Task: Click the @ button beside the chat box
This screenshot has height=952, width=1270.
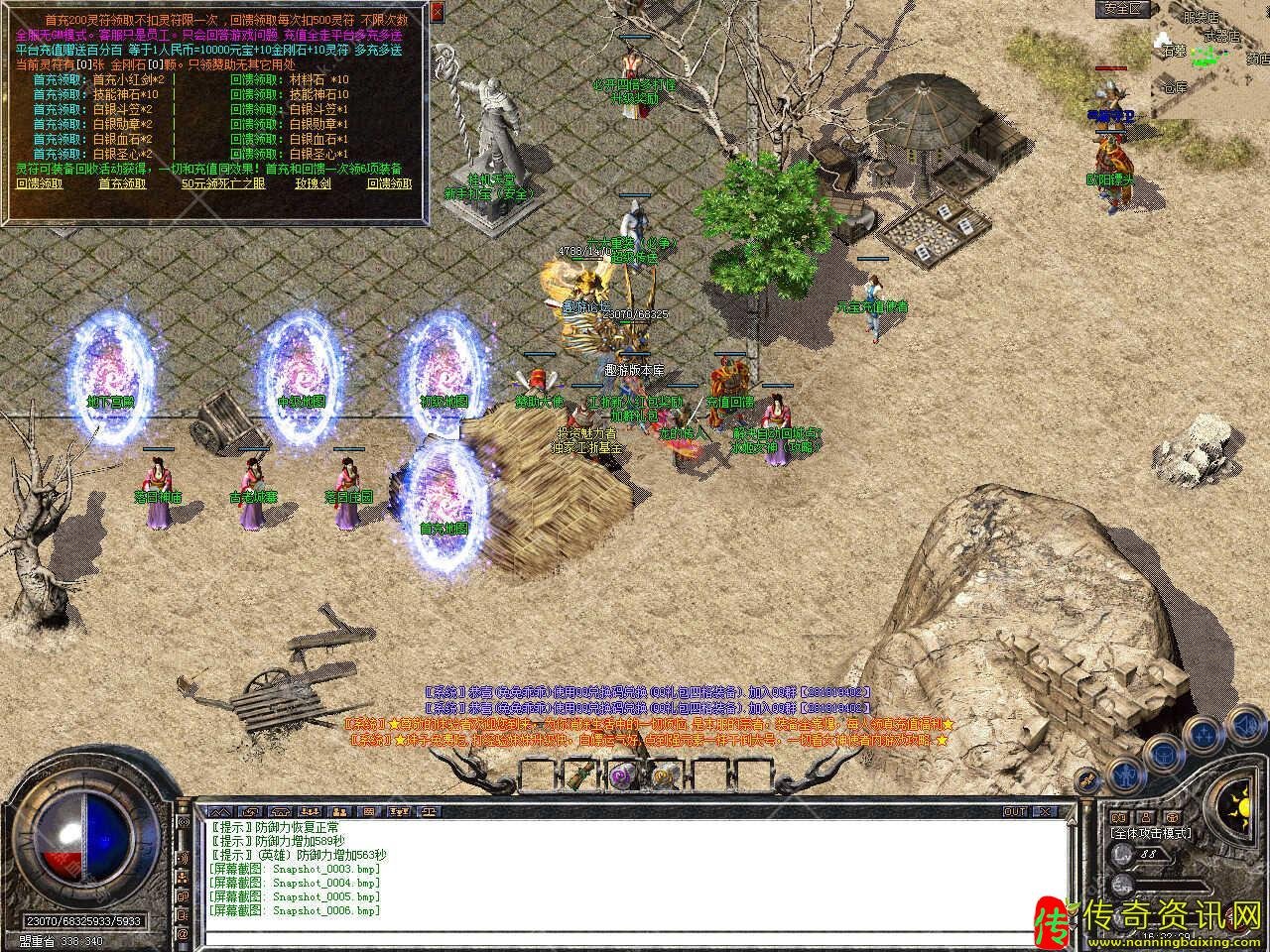Action: [183, 934]
